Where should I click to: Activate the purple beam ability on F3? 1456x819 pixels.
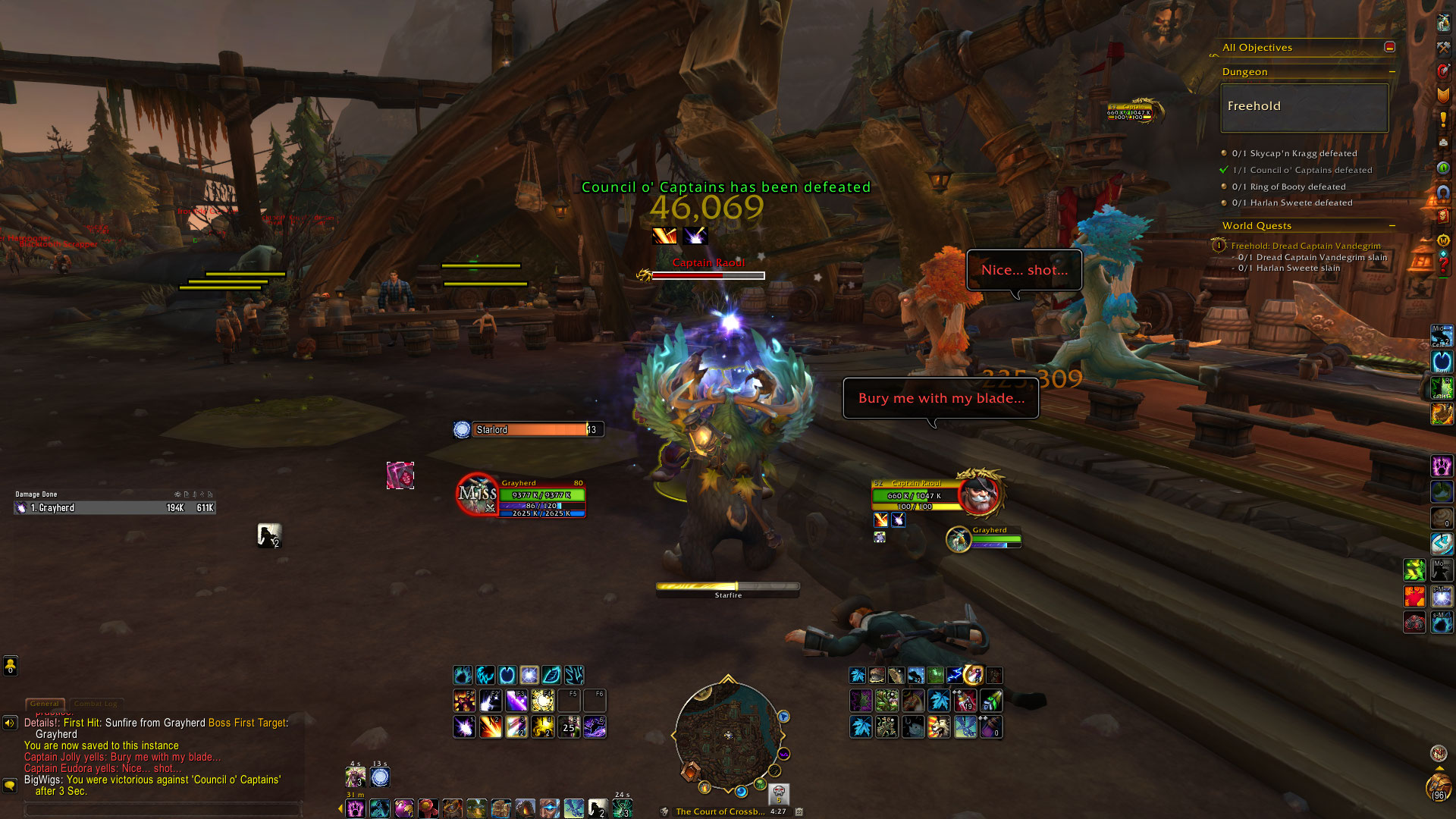pos(516,701)
